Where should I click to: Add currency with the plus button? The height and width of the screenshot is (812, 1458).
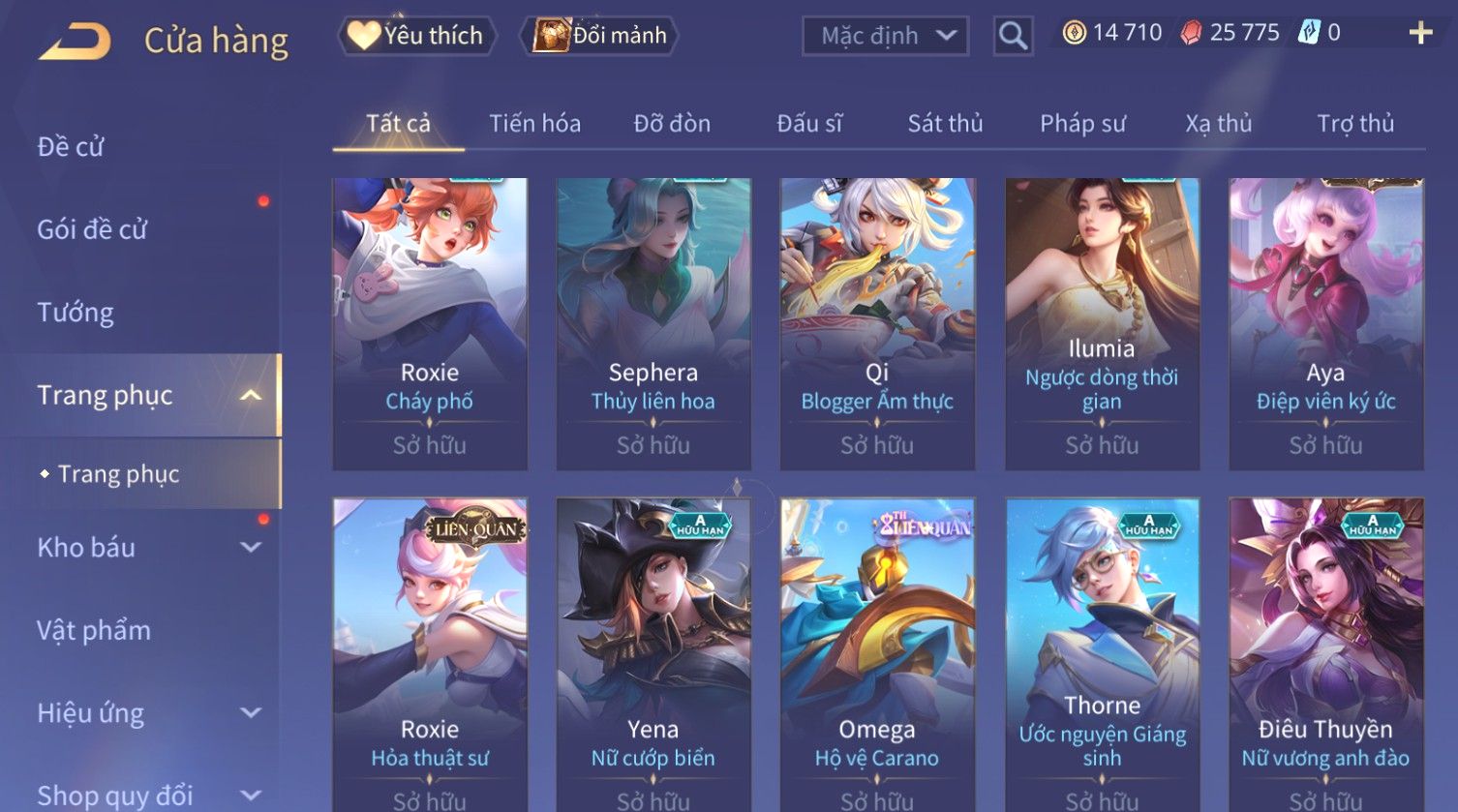1420,34
